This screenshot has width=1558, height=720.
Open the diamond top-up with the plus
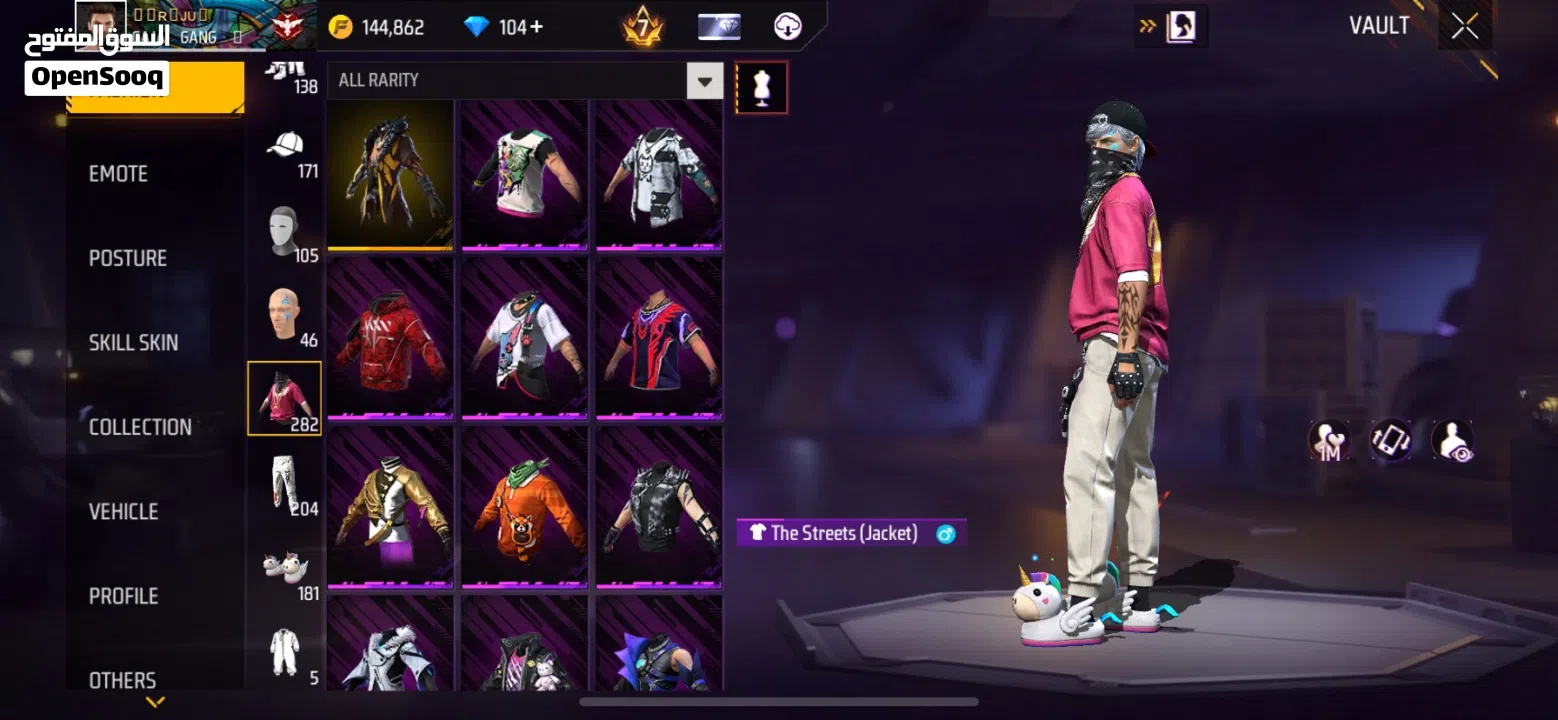537,27
